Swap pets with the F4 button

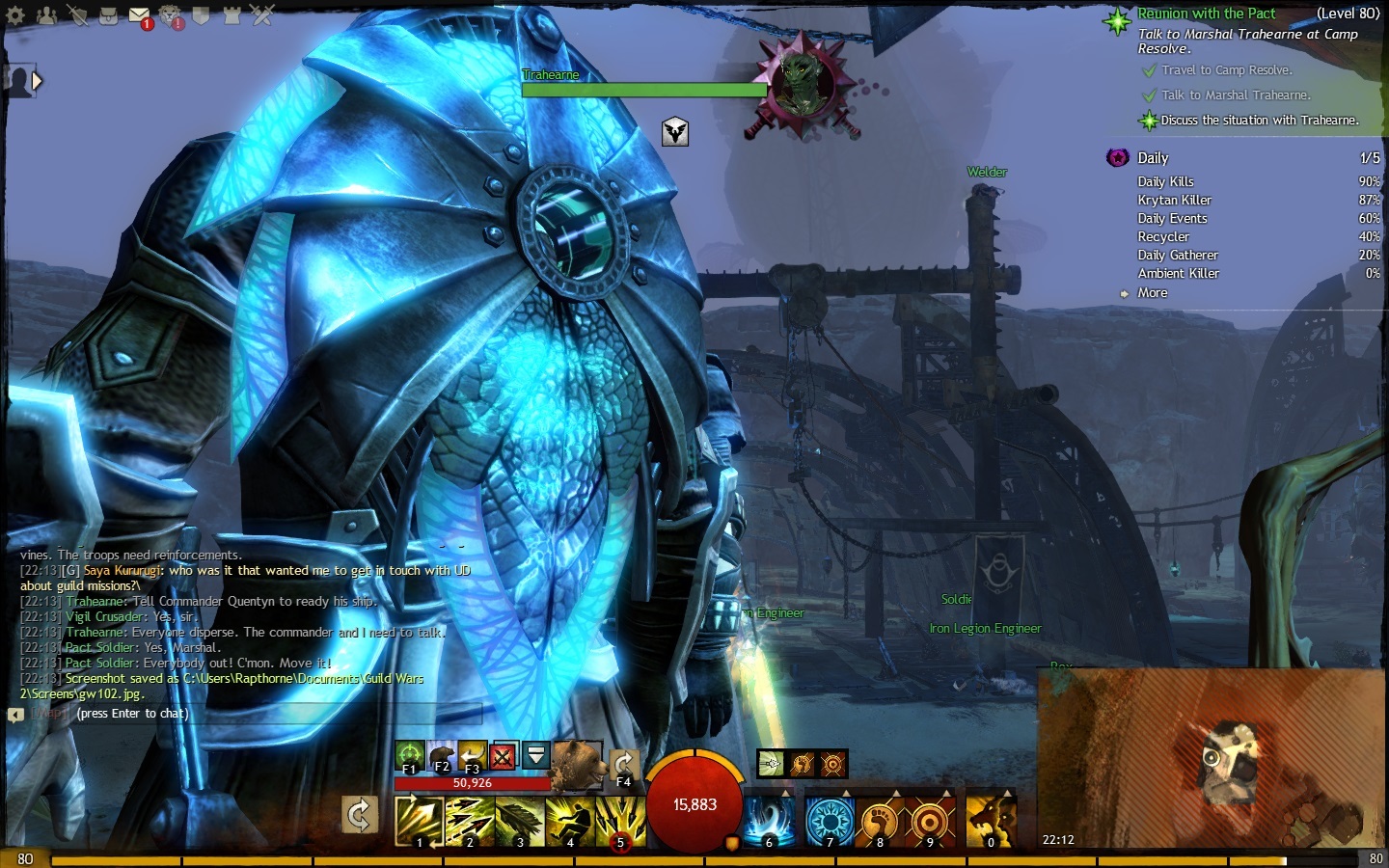[x=623, y=766]
